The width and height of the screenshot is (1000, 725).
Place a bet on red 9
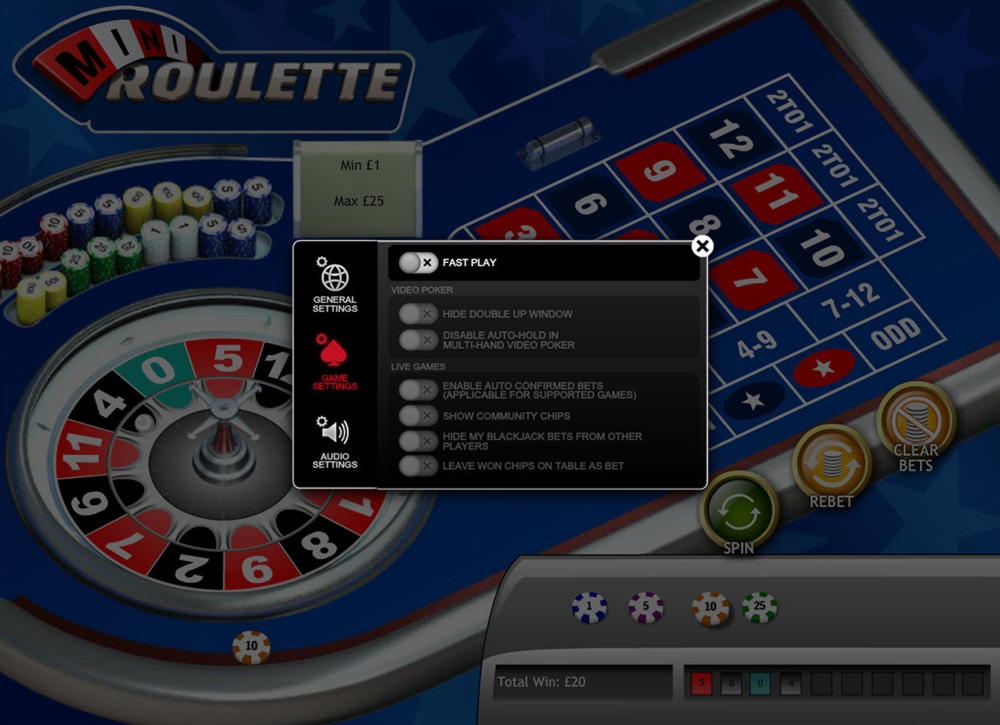[x=661, y=169]
